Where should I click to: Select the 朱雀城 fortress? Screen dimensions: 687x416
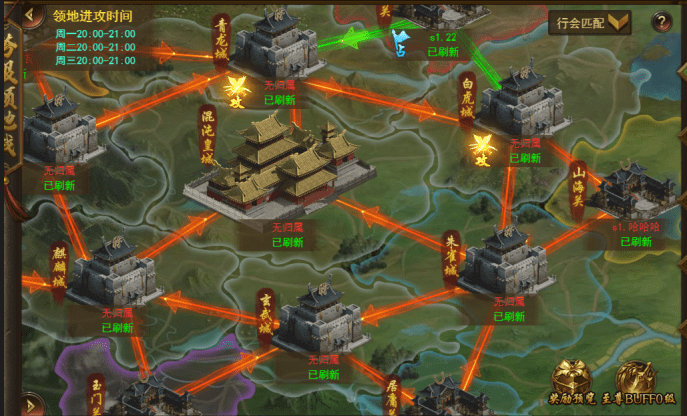pyautogui.click(x=500, y=262)
